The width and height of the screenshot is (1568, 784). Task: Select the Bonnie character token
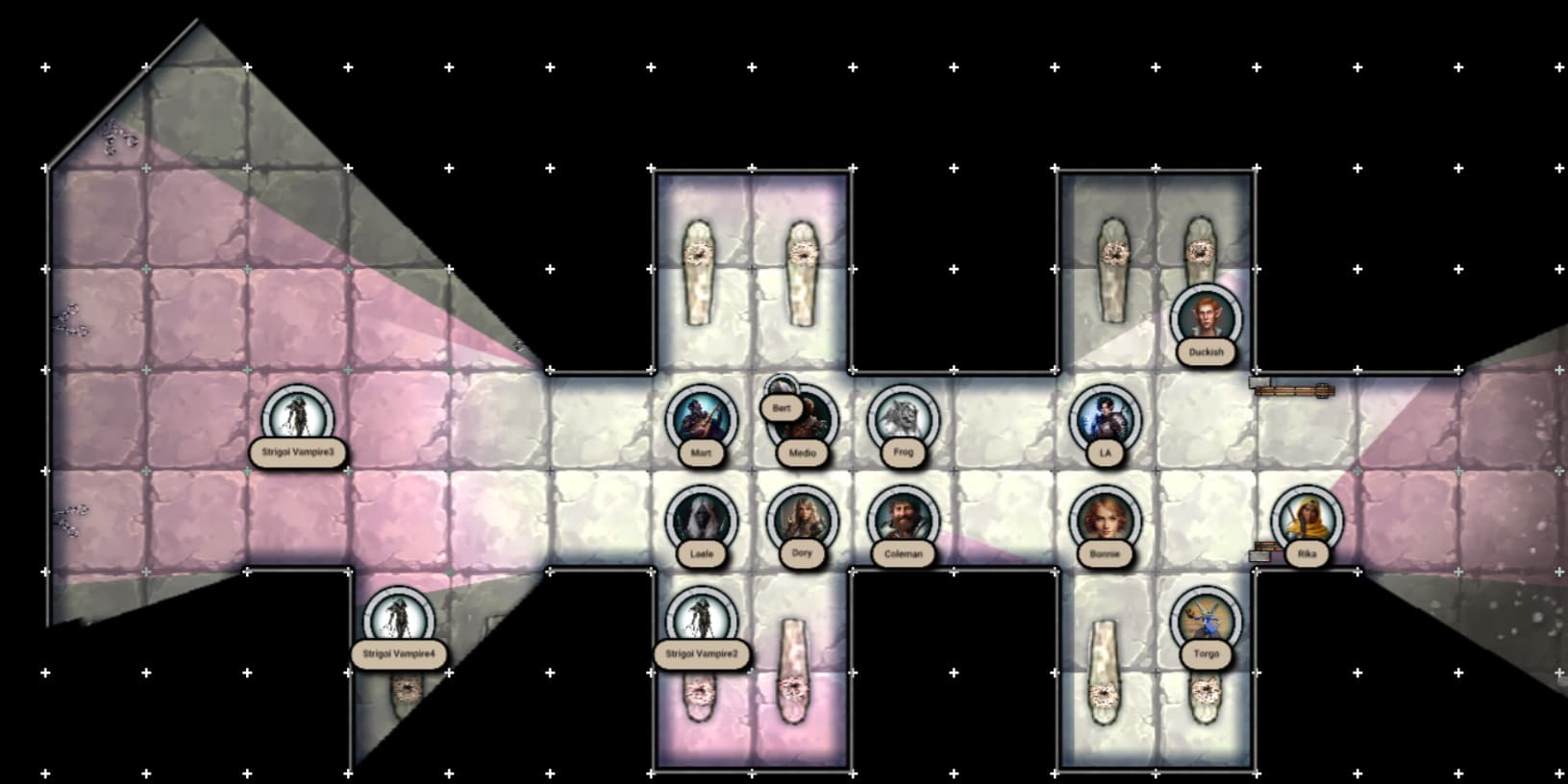1105,520
